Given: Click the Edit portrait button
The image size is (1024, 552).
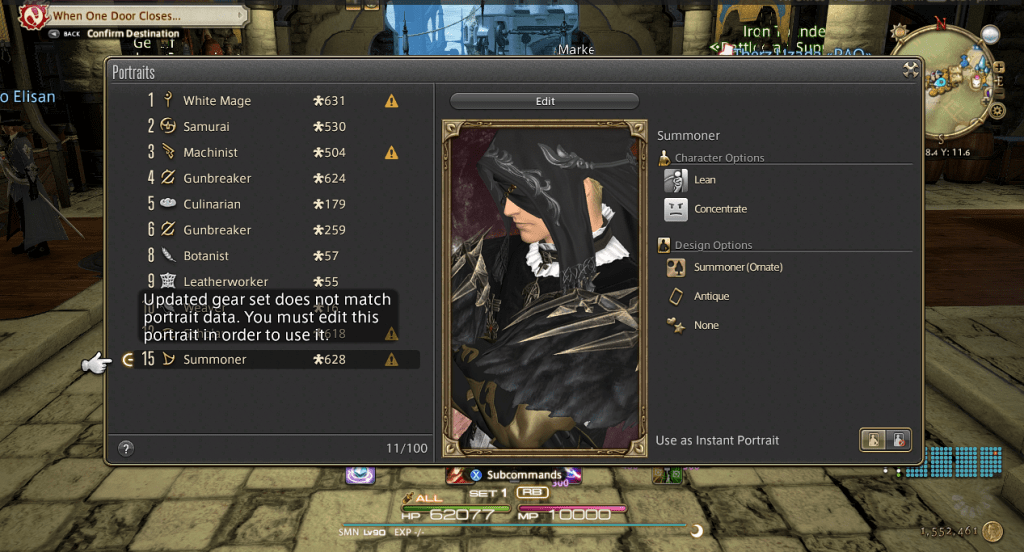Looking at the screenshot, I should (x=544, y=101).
